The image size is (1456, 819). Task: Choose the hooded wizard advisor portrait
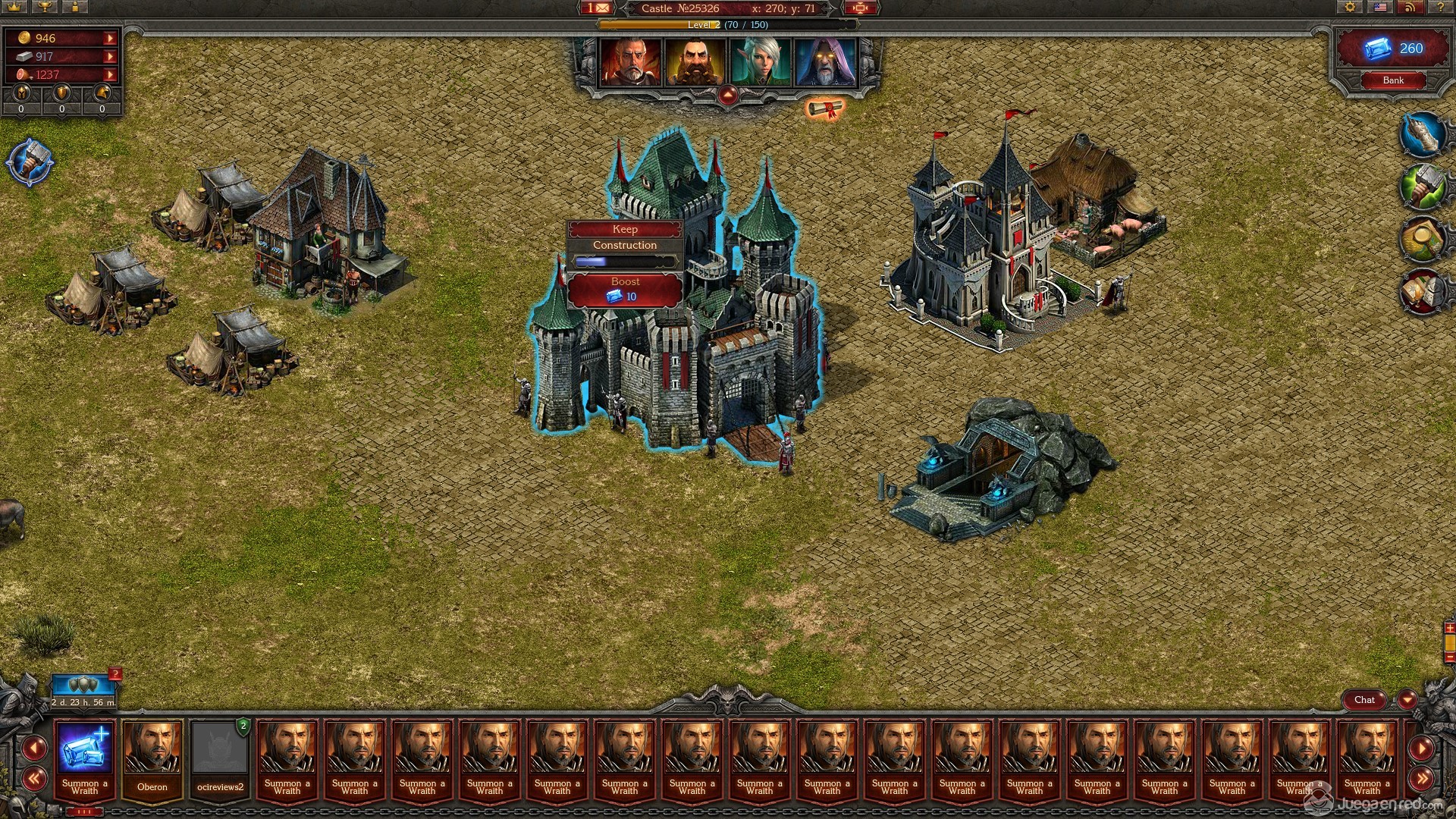825,63
